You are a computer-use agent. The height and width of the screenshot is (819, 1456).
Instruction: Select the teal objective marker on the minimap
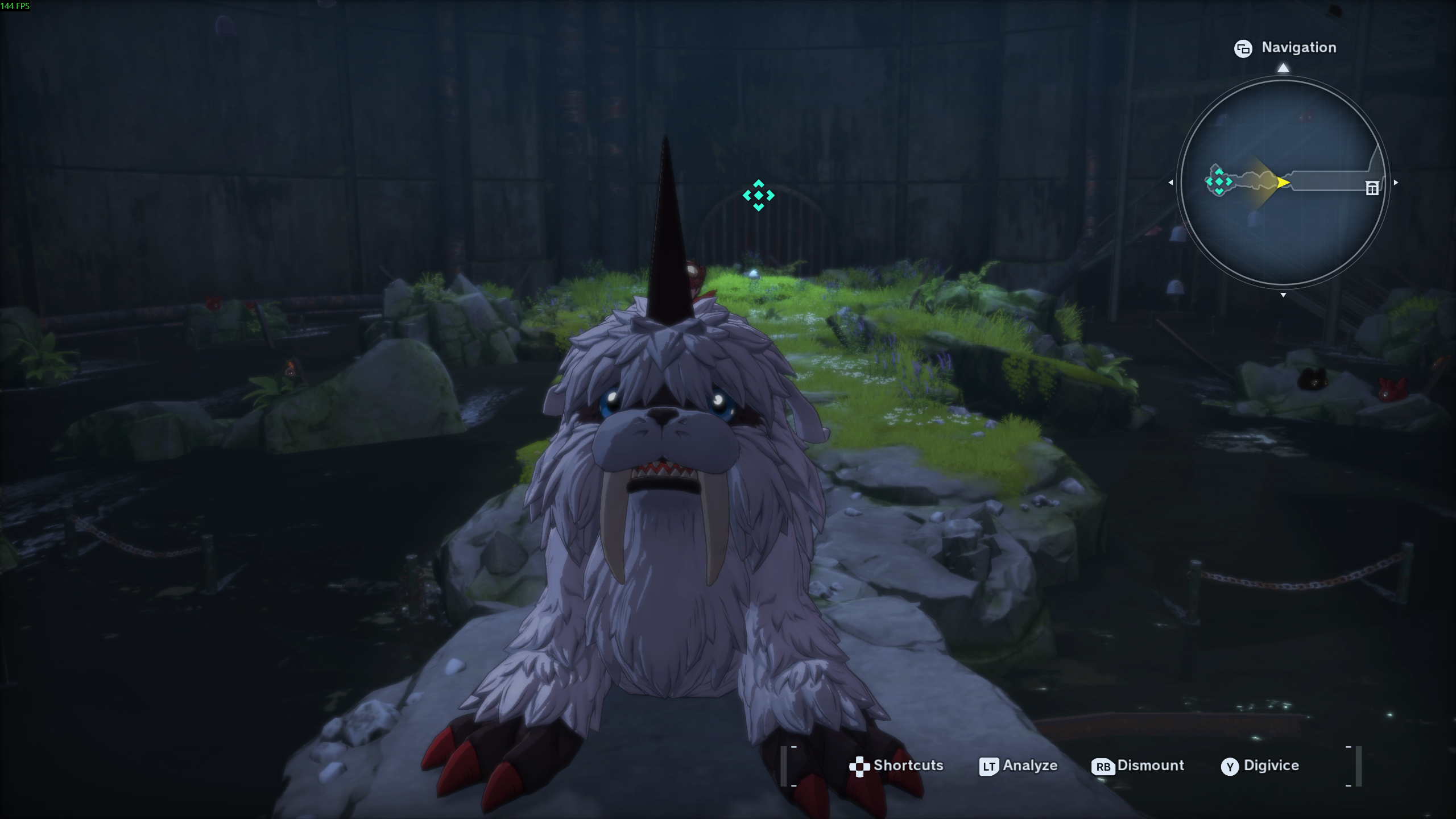click(1219, 181)
